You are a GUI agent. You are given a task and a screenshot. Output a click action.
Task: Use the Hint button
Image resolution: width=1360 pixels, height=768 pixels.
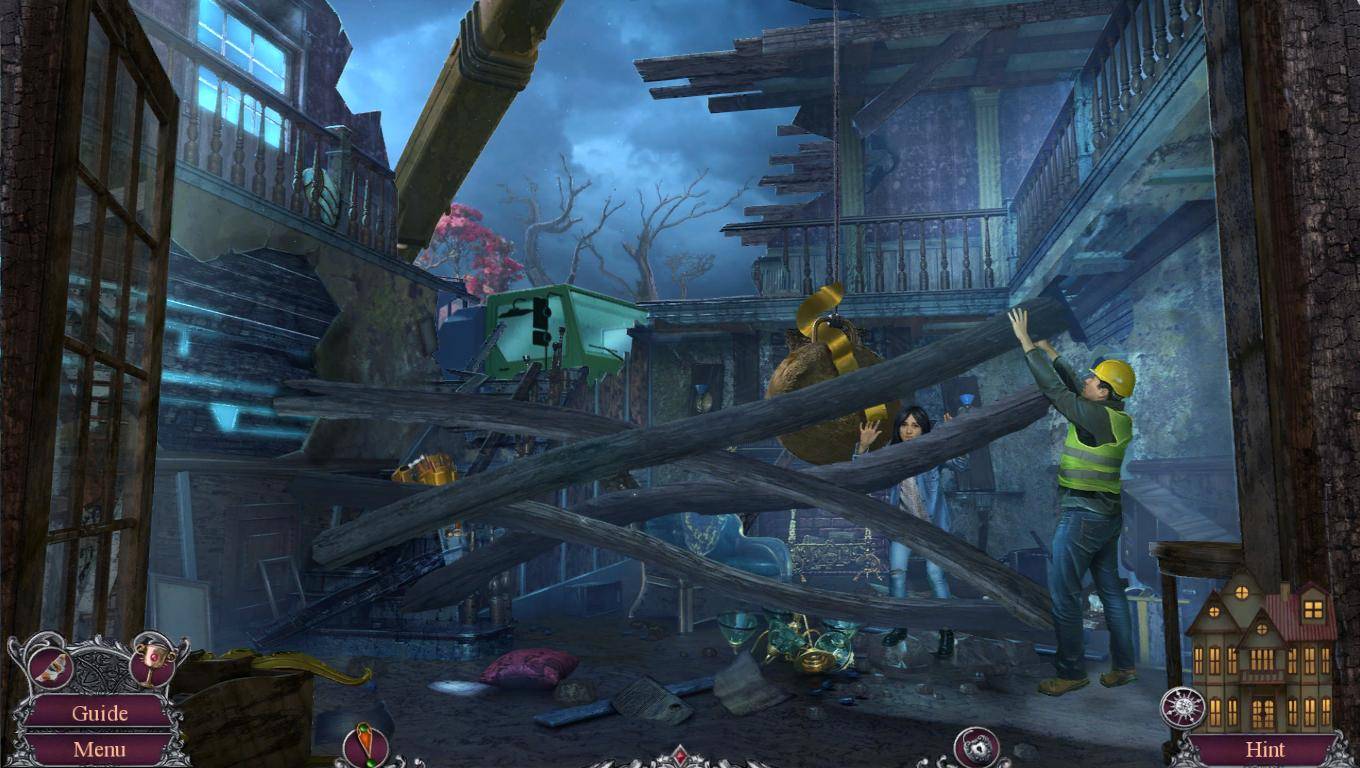[x=1265, y=749]
